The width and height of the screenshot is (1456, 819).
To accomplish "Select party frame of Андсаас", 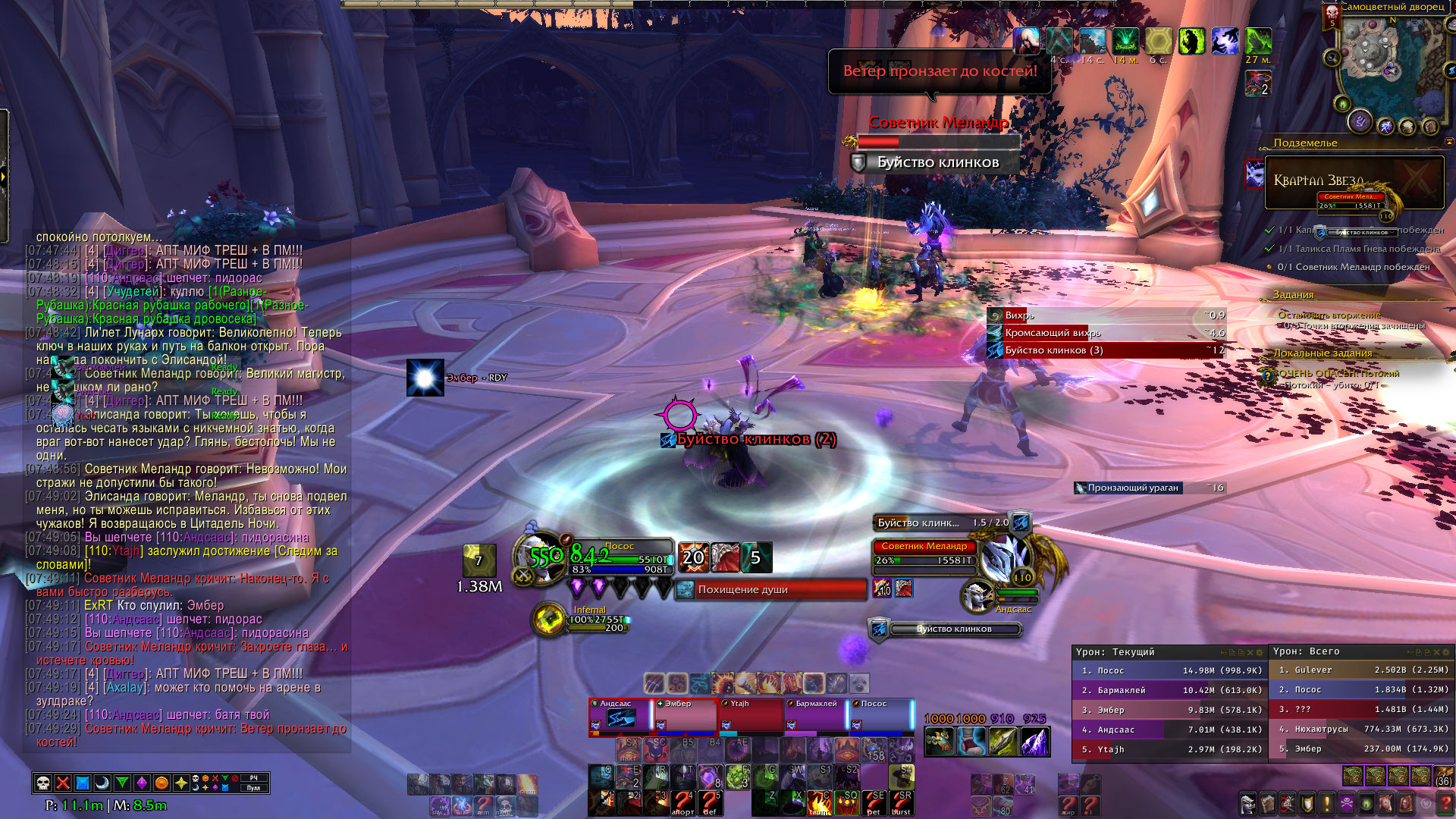I will tap(620, 717).
